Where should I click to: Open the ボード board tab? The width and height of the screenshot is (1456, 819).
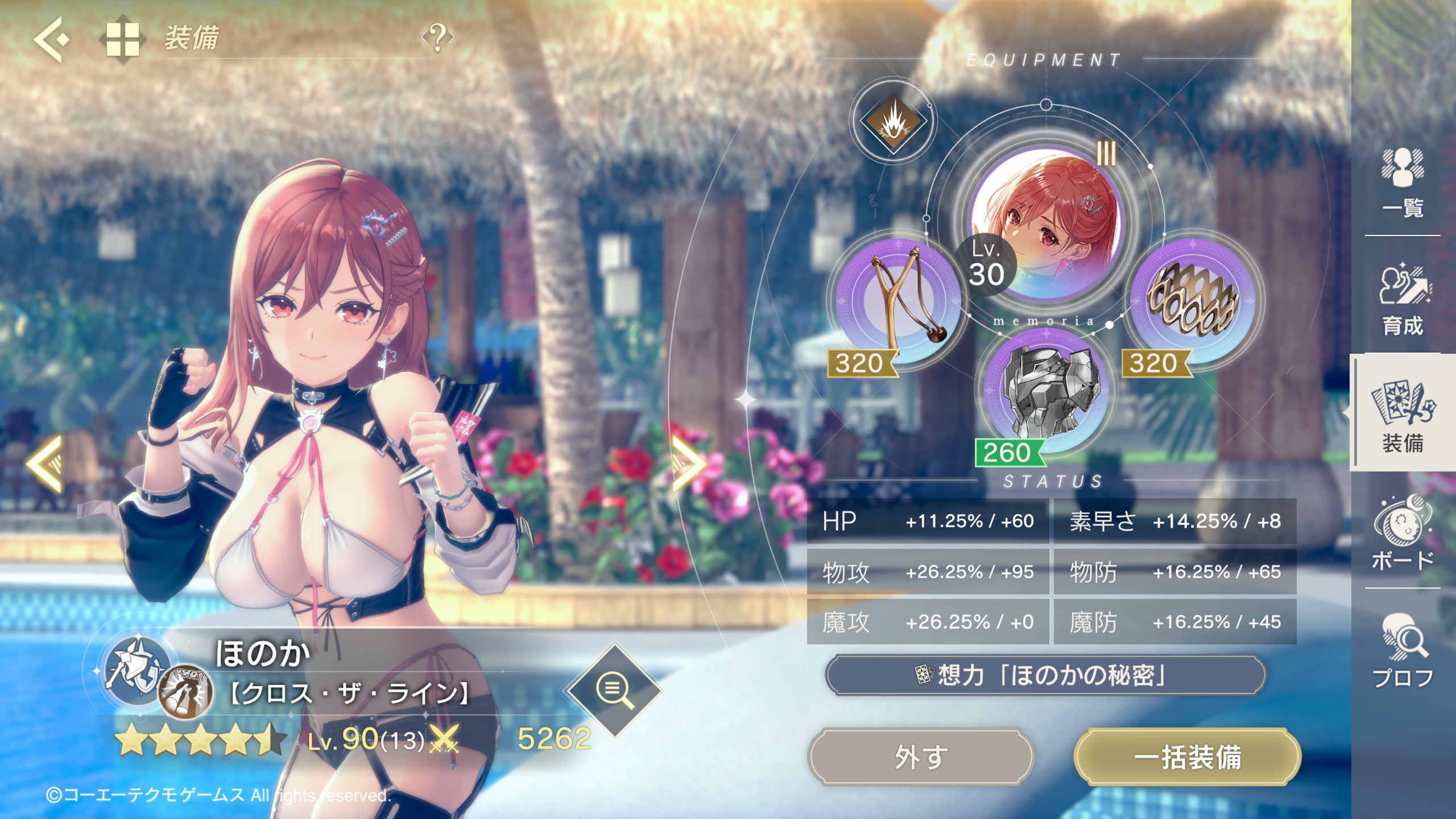1403,533
